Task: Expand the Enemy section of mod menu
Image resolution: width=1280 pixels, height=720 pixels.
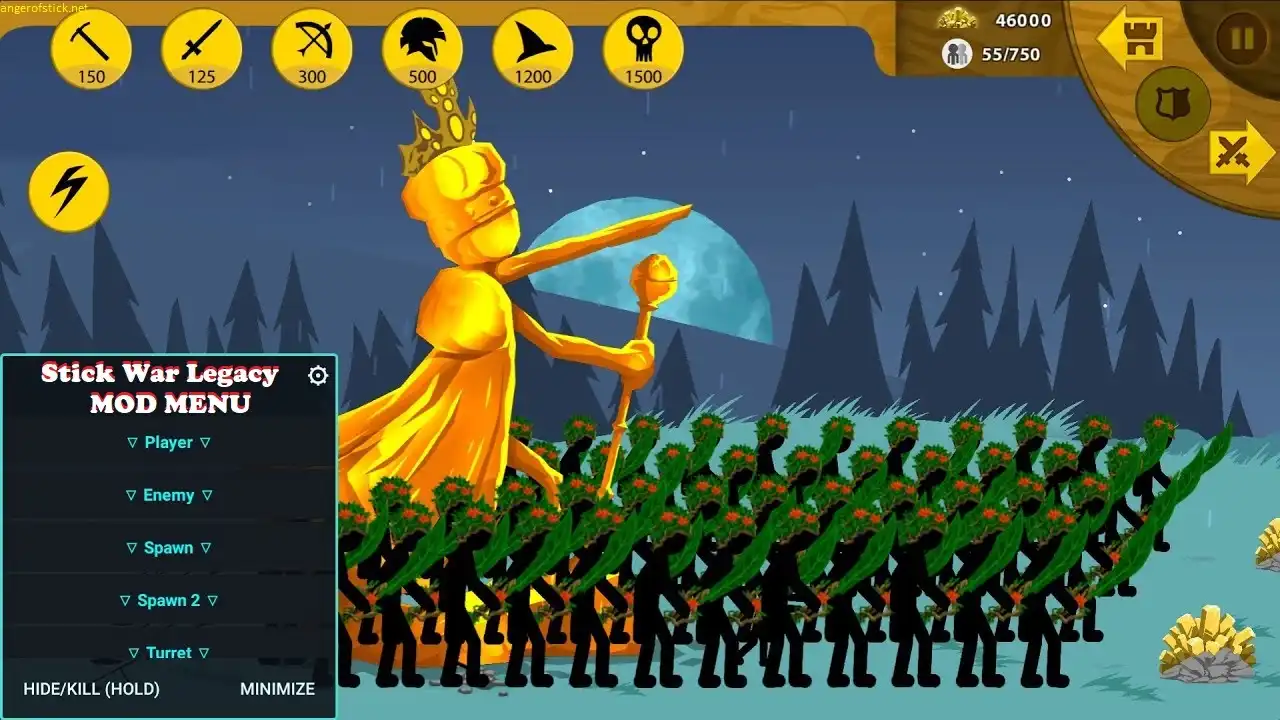Action: coord(169,495)
